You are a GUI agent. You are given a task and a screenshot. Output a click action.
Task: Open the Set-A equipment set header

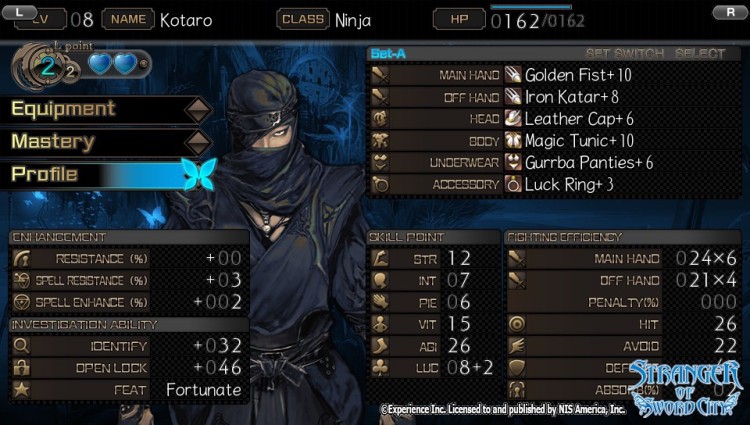pos(388,53)
